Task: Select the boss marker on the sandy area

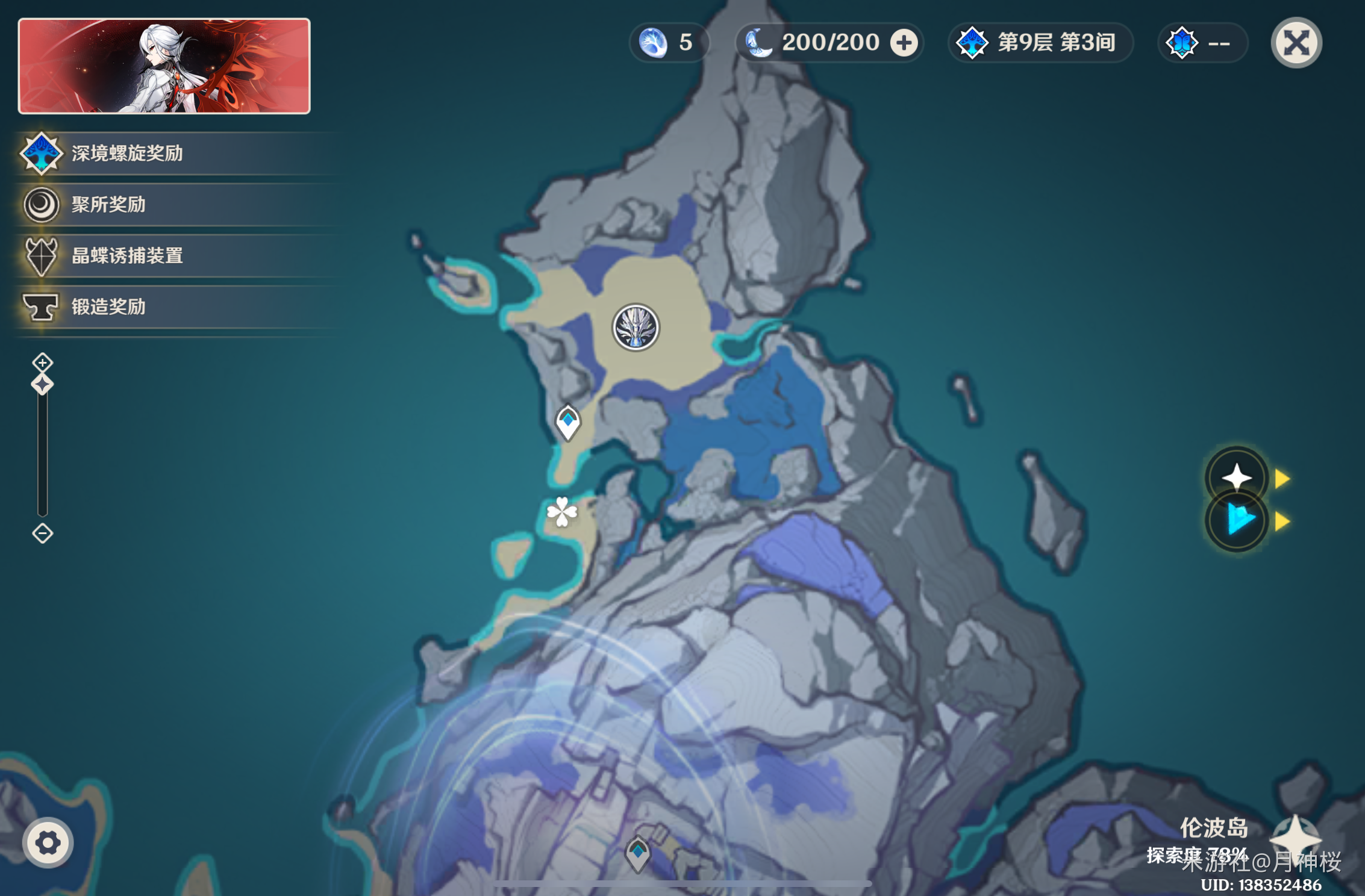Action: click(x=636, y=328)
